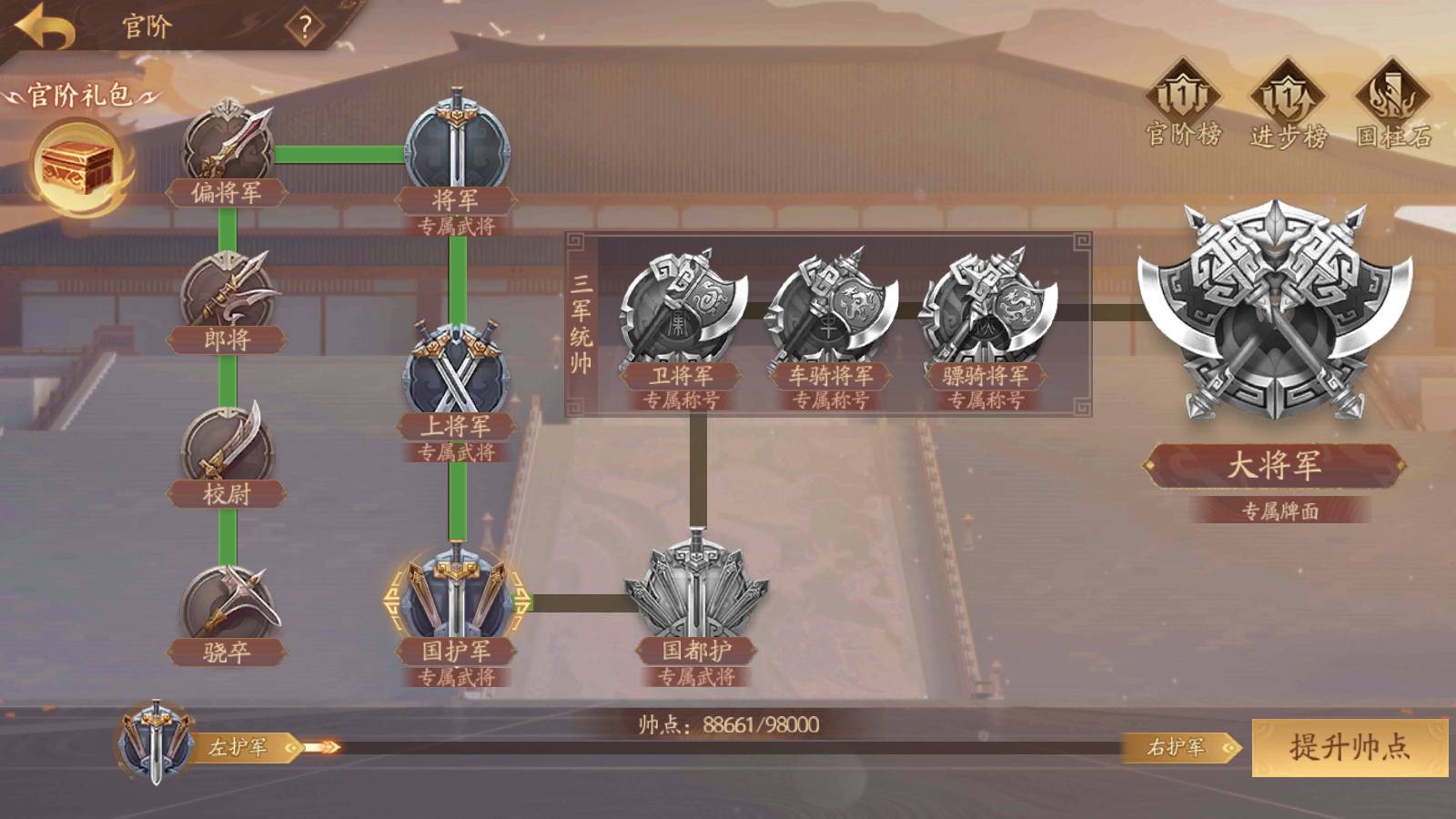Open the question mark help
This screenshot has width=1456, height=819.
[x=305, y=27]
